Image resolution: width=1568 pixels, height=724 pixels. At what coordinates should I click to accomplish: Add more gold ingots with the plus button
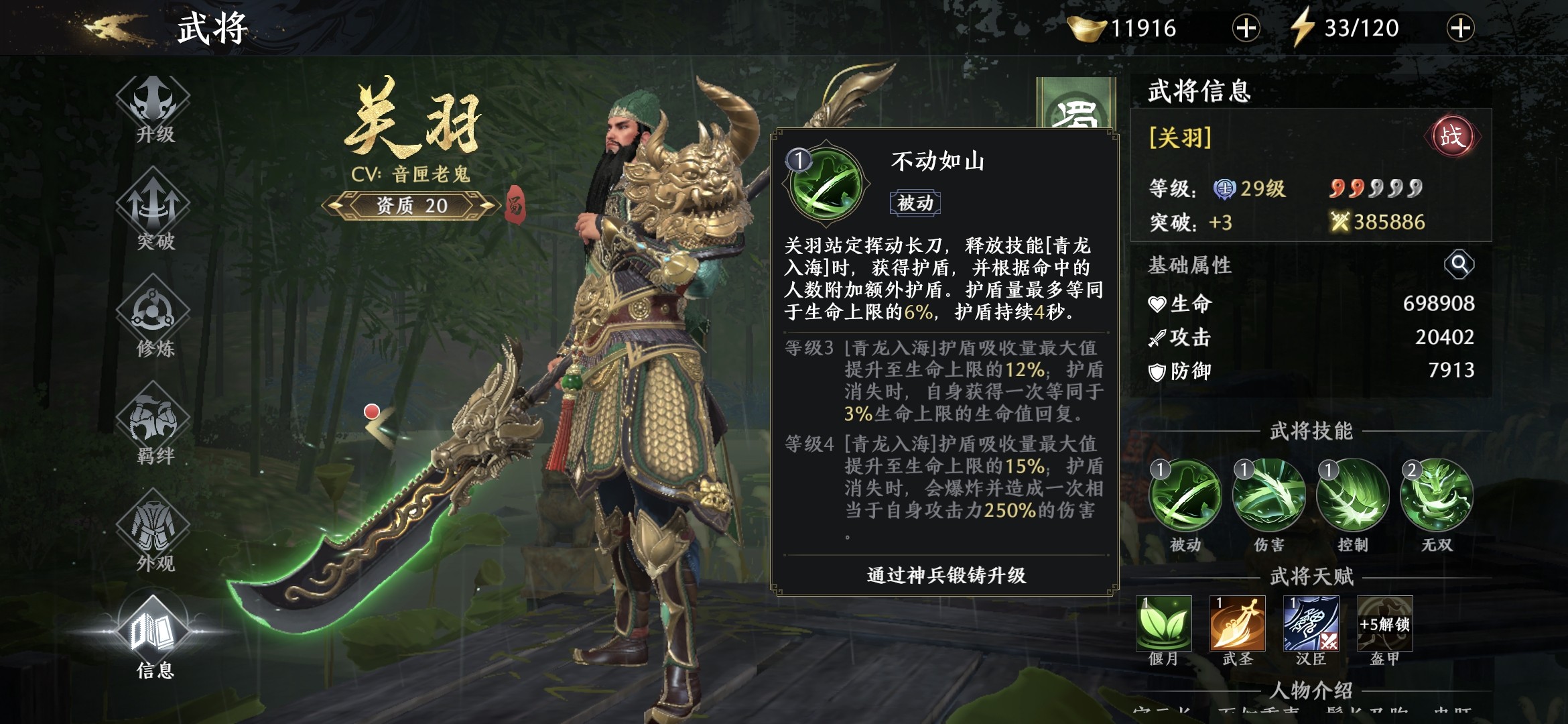pos(1246,28)
